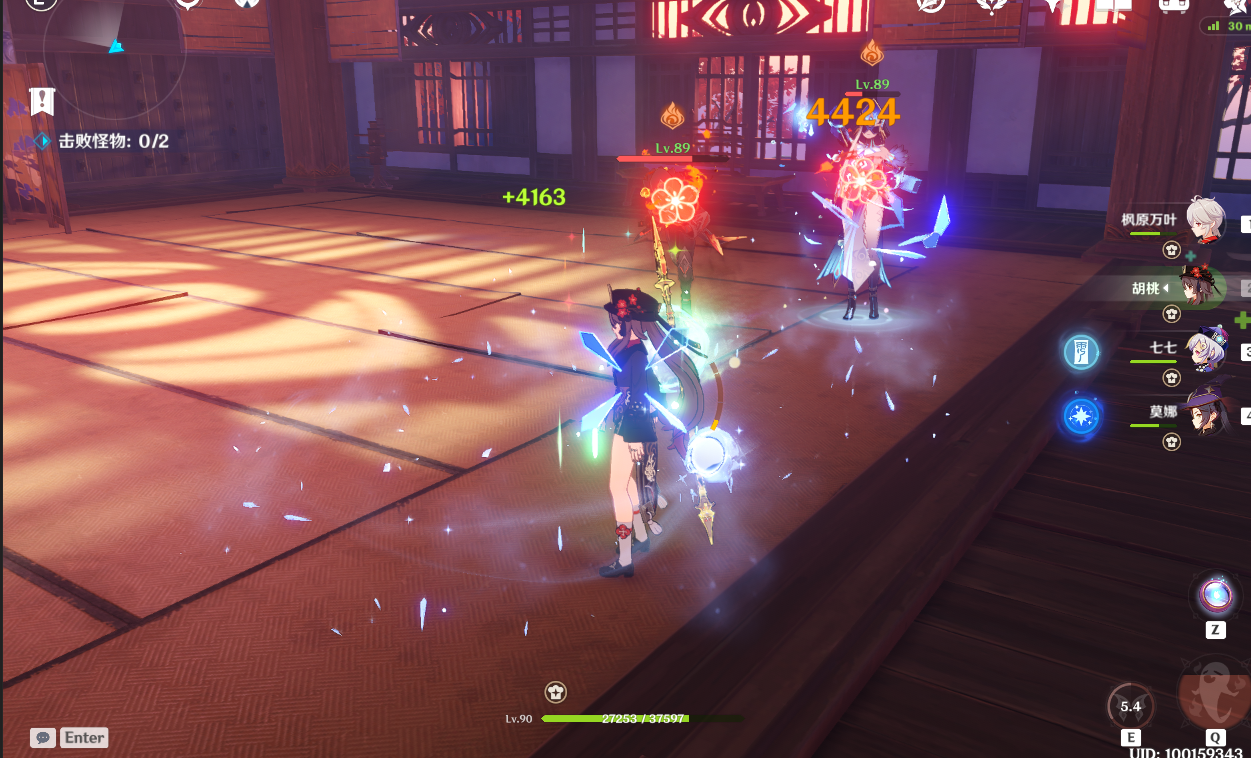The height and width of the screenshot is (758, 1251).
Task: Click 七七's talisman skill status icon
Action: pyautogui.click(x=1080, y=352)
